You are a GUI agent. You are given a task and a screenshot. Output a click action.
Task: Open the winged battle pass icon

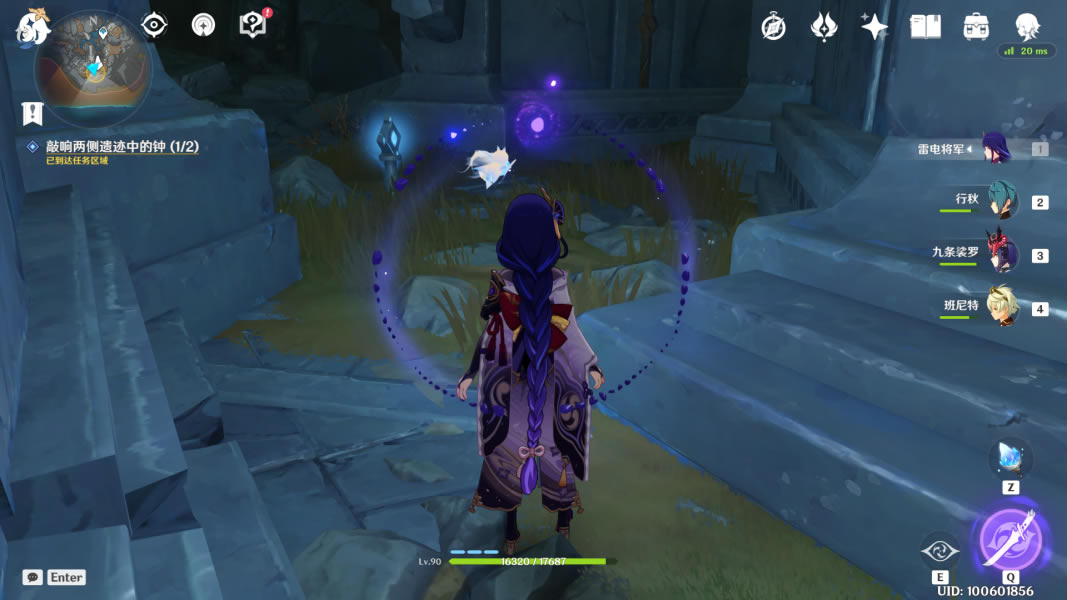pos(824,27)
